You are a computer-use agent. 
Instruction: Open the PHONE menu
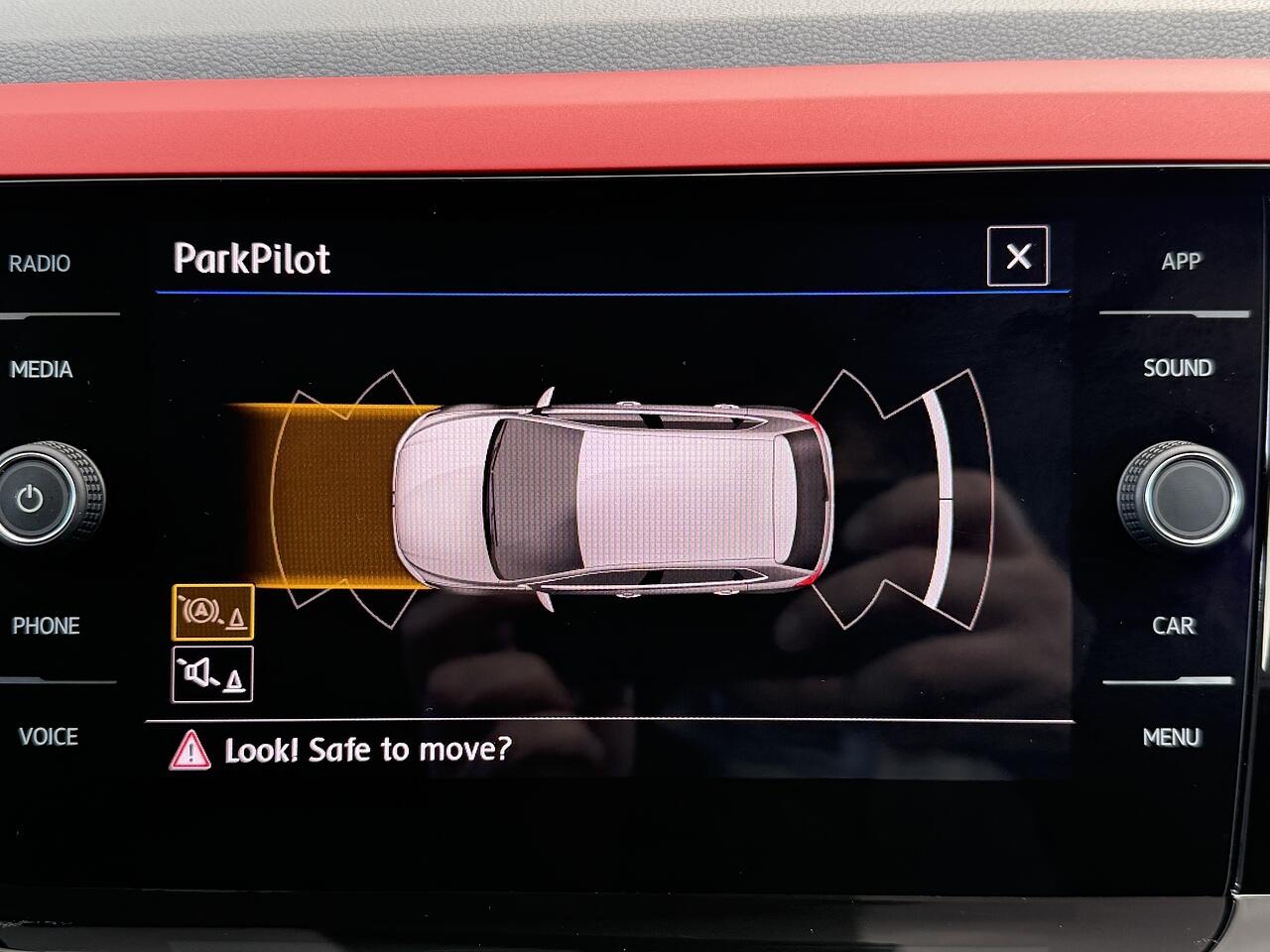click(46, 626)
